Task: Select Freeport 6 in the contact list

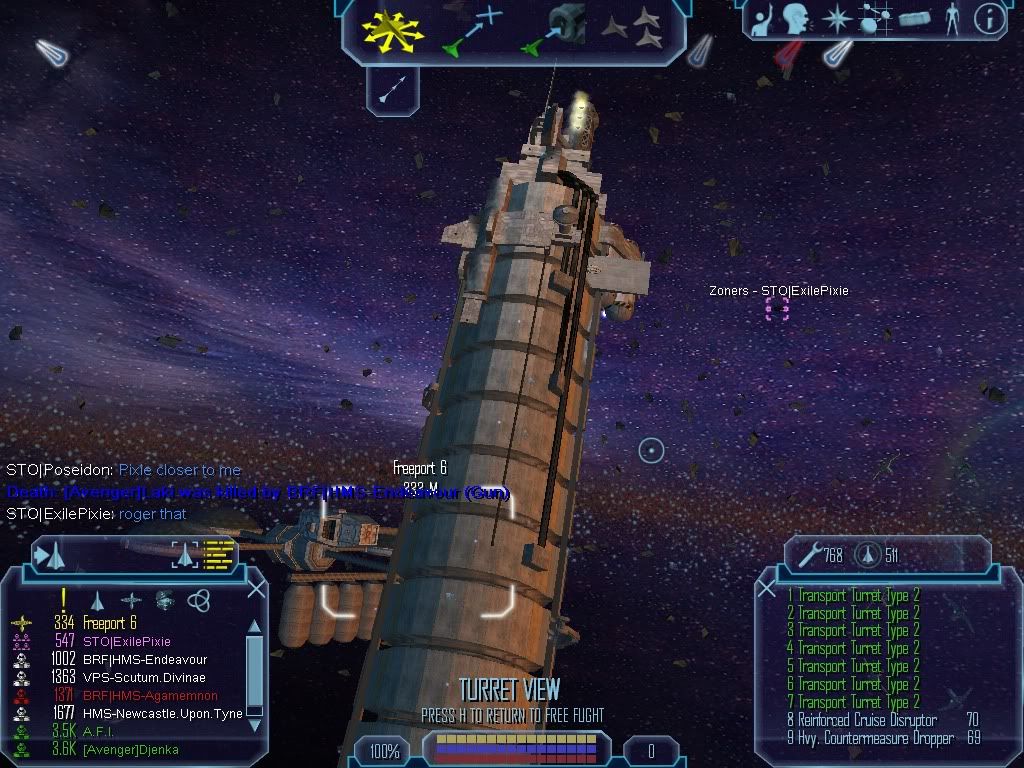Action: click(x=110, y=623)
